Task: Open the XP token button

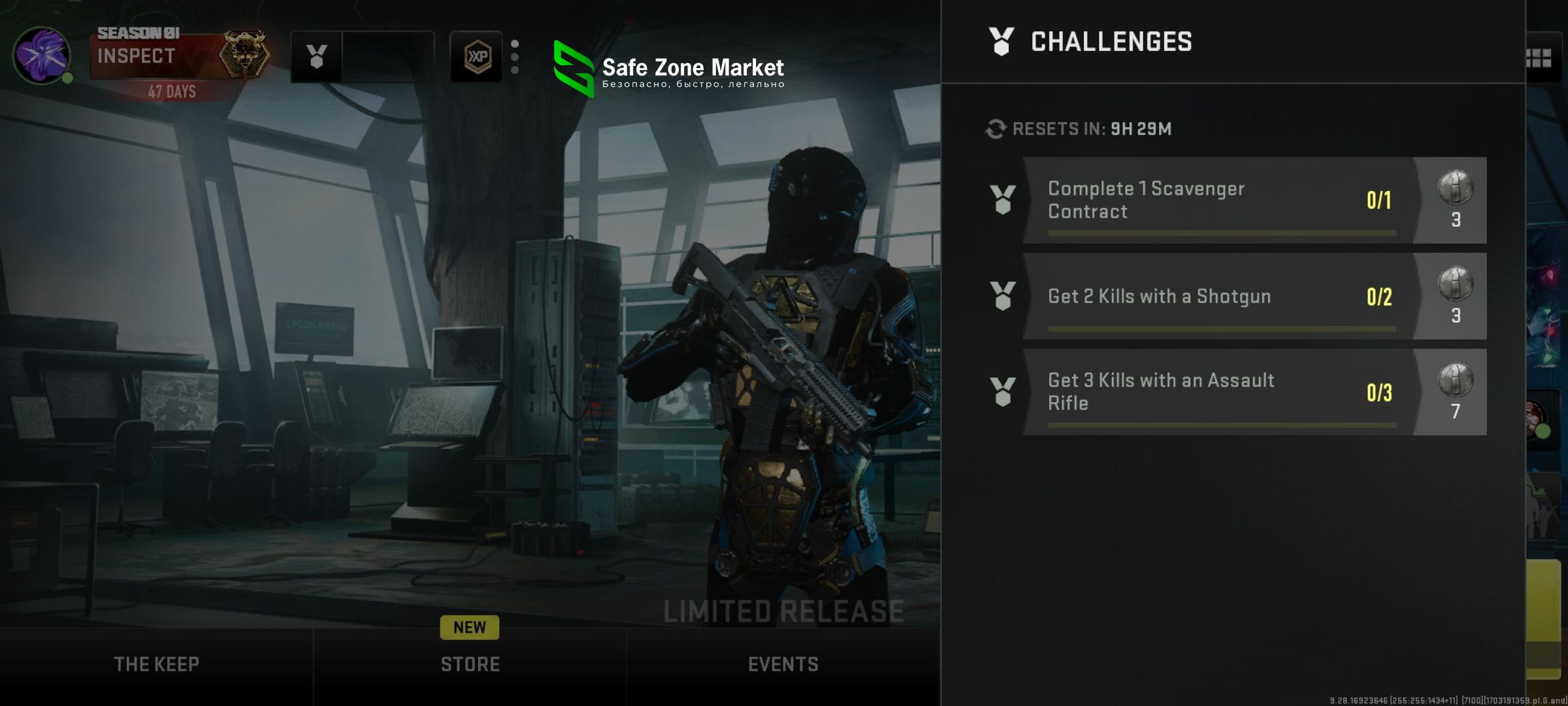Action: (x=477, y=57)
